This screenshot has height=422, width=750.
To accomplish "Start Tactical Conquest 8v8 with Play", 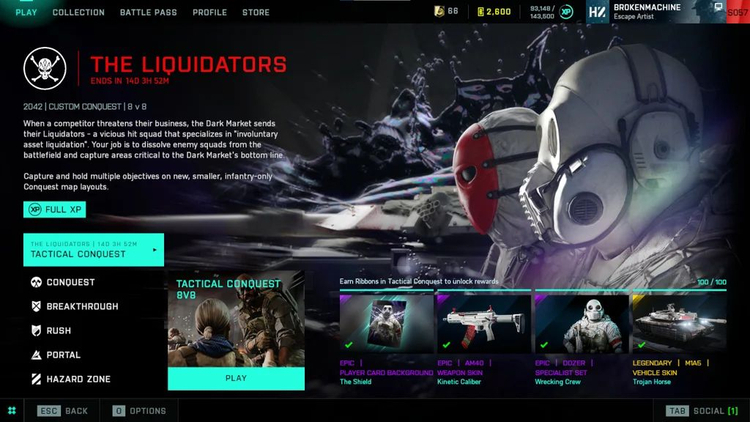I will (236, 379).
